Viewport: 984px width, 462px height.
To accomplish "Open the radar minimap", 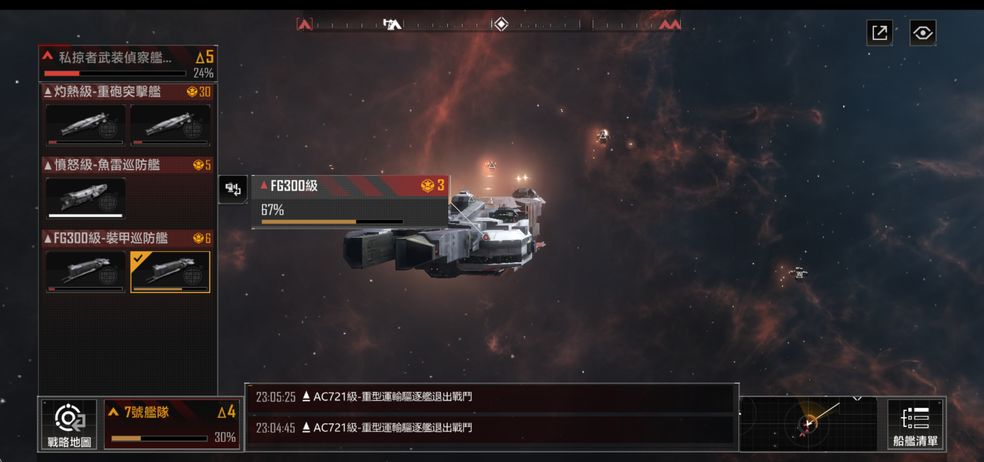I will pyautogui.click(x=811, y=423).
